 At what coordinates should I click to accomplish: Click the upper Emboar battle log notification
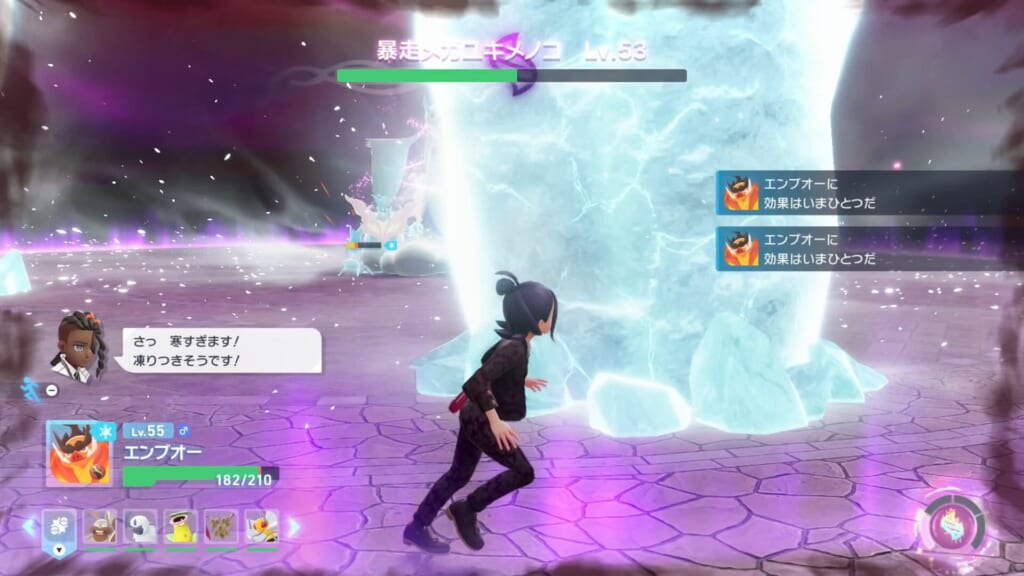tap(868, 193)
